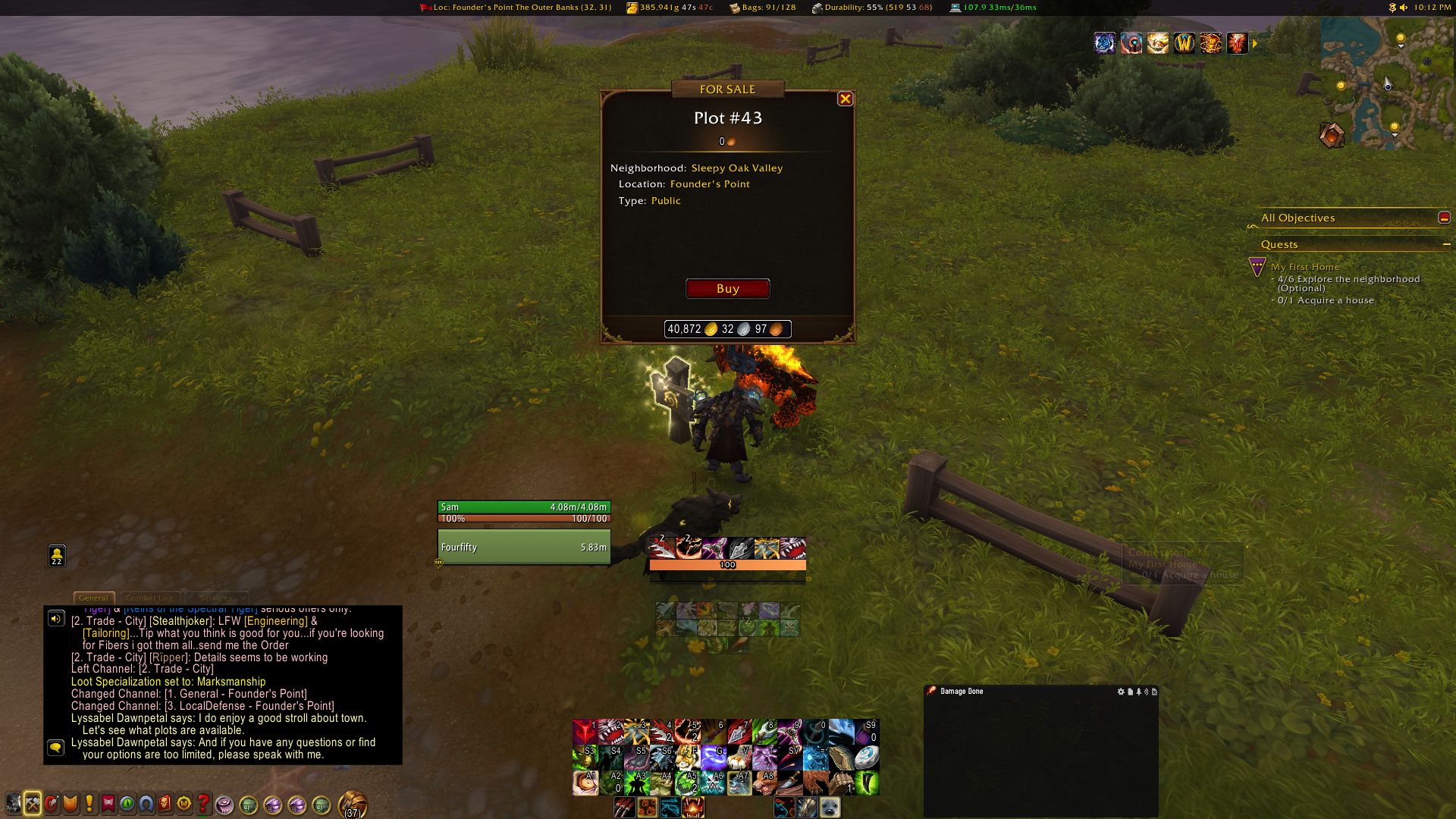Open the red question mark help button
The height and width of the screenshot is (819, 1456).
point(203,804)
